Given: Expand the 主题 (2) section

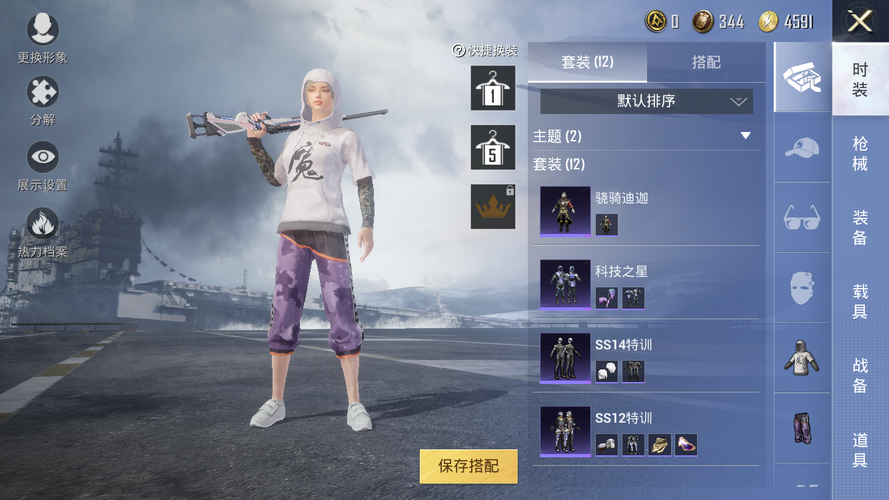Looking at the screenshot, I should coord(745,136).
